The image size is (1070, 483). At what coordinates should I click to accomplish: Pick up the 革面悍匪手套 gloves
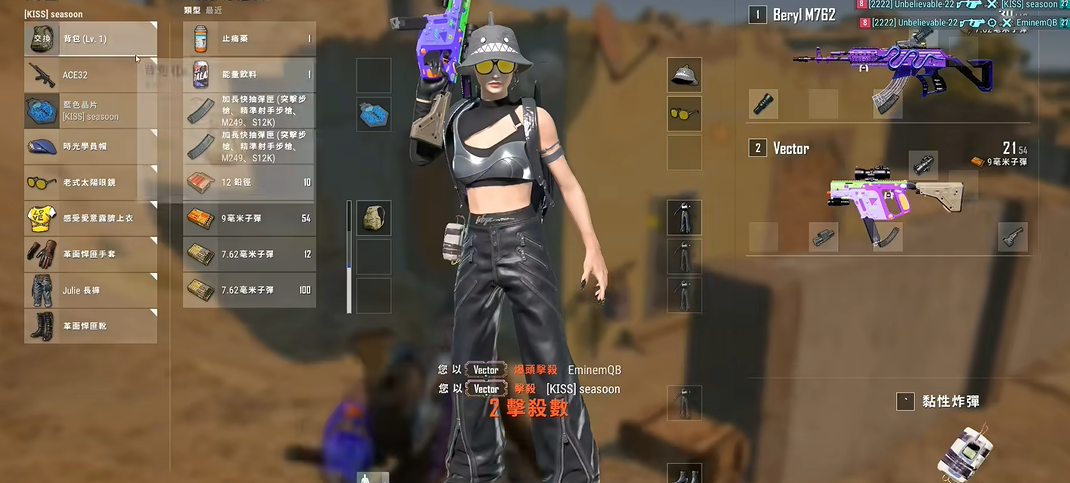[x=90, y=254]
